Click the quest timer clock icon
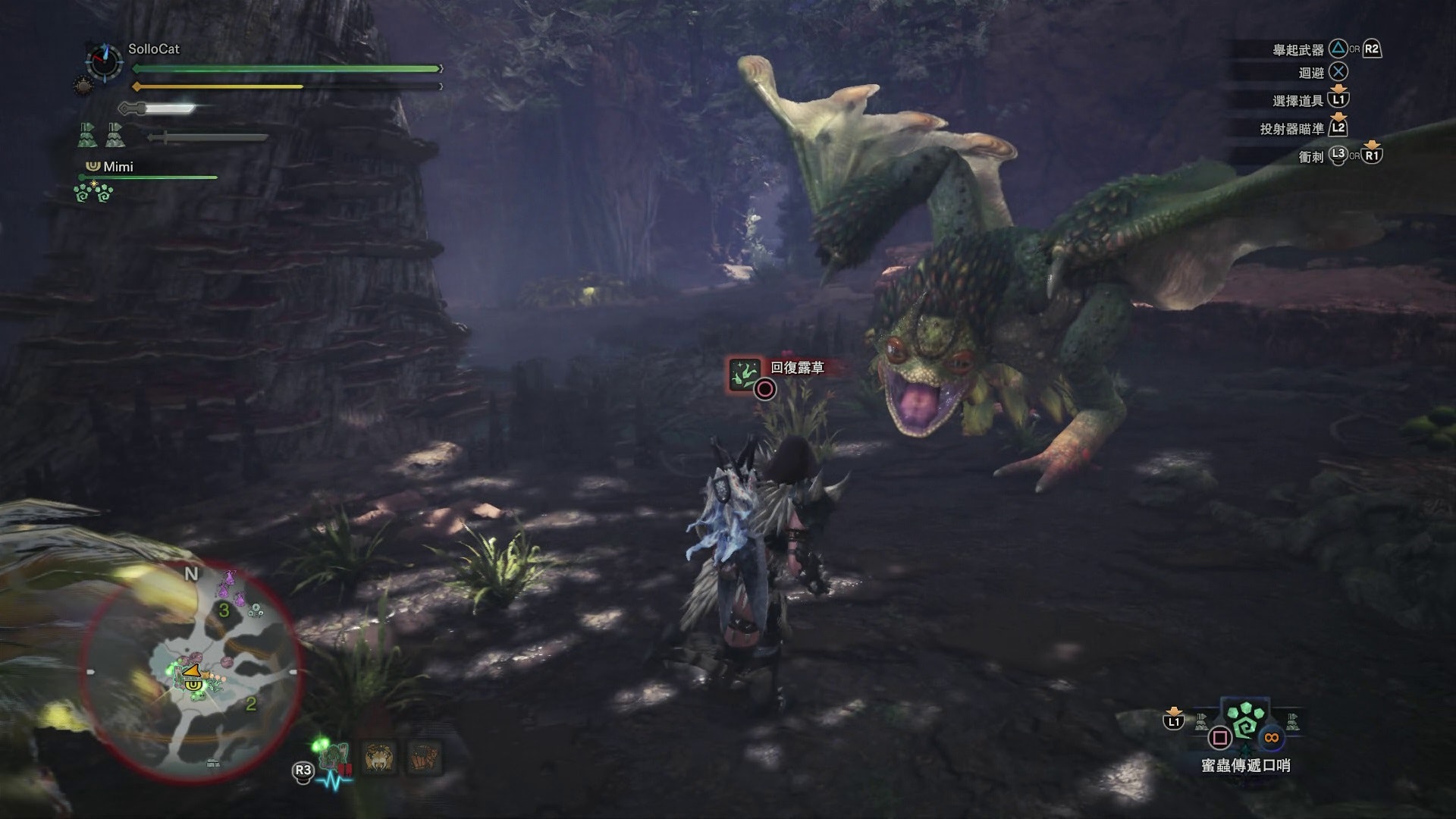Screen dimensions: 1456x819 pos(104,61)
